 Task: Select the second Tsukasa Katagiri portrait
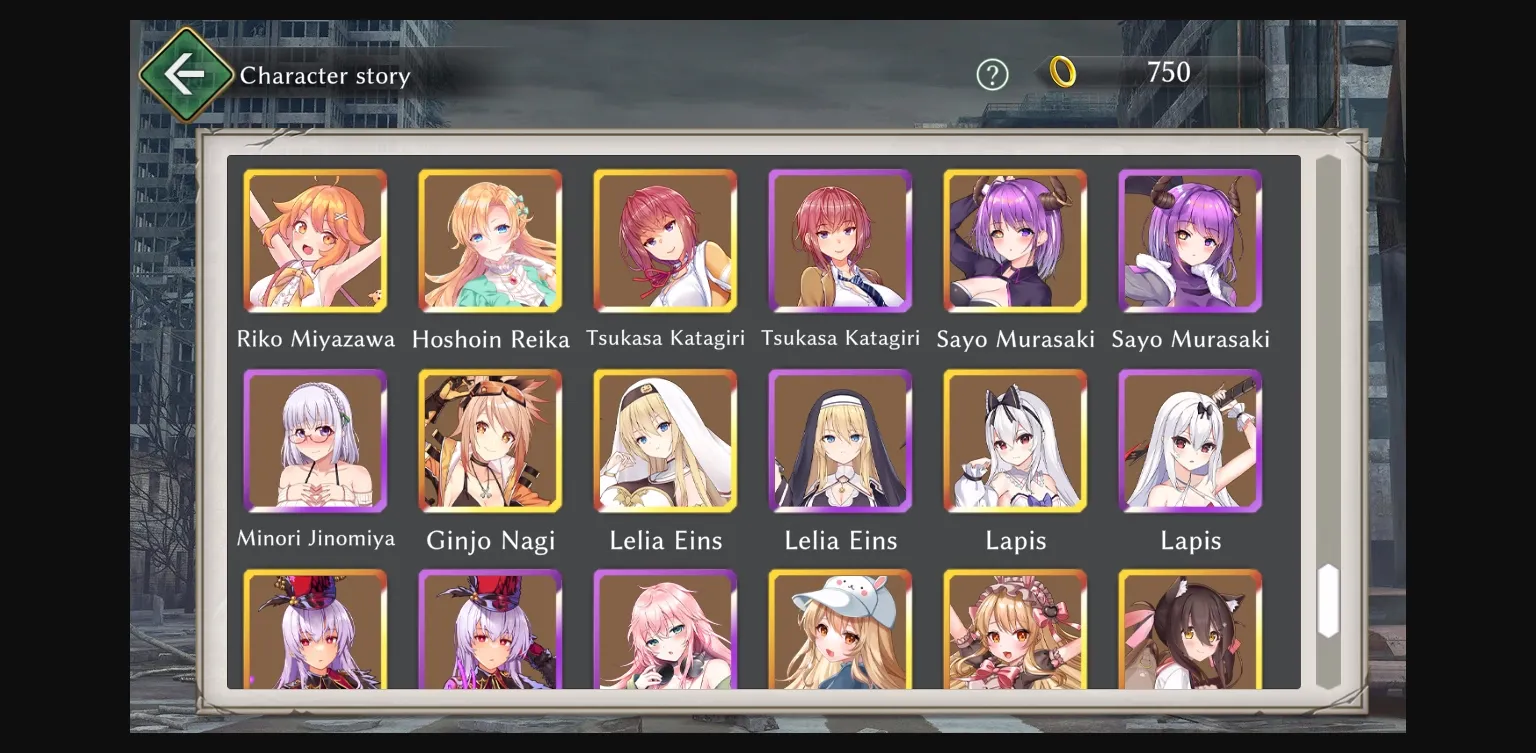point(840,242)
